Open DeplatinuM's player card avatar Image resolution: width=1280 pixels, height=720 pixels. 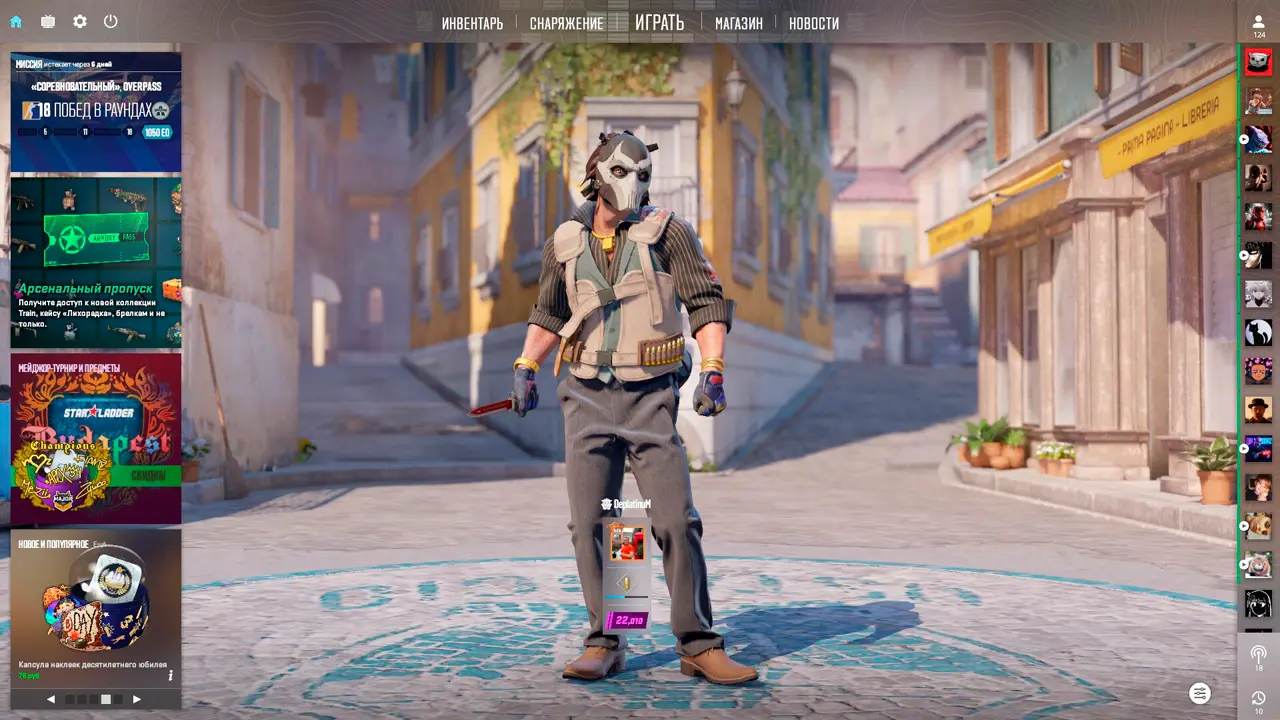click(627, 543)
